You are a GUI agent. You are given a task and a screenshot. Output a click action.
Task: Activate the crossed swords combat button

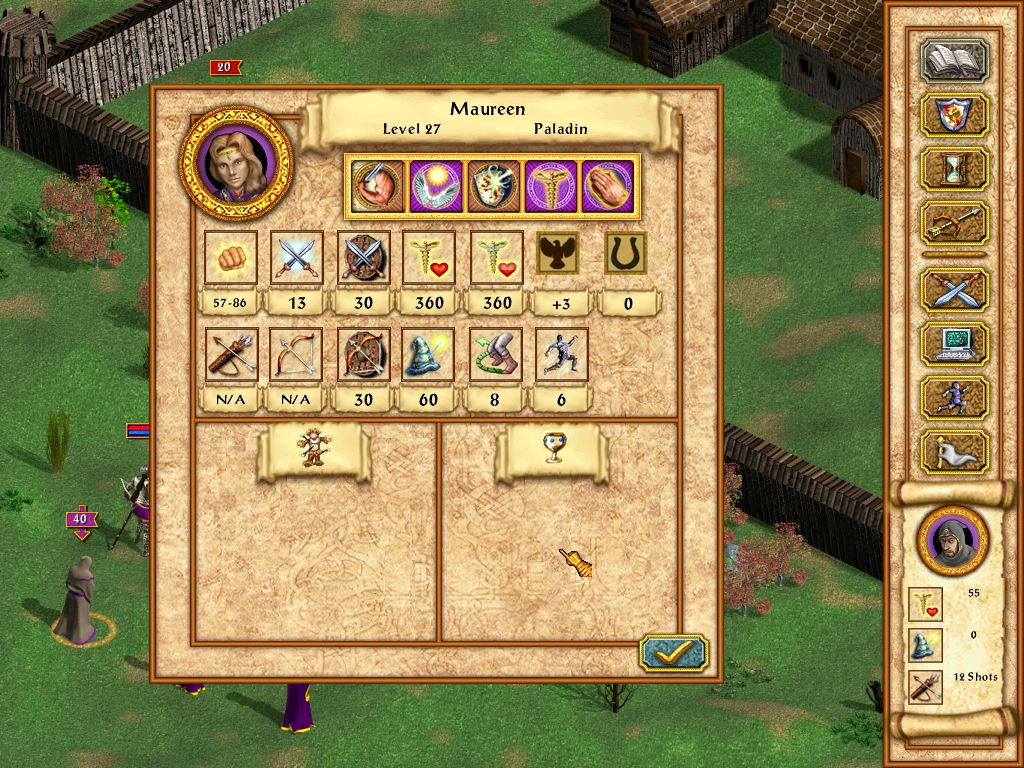[954, 289]
